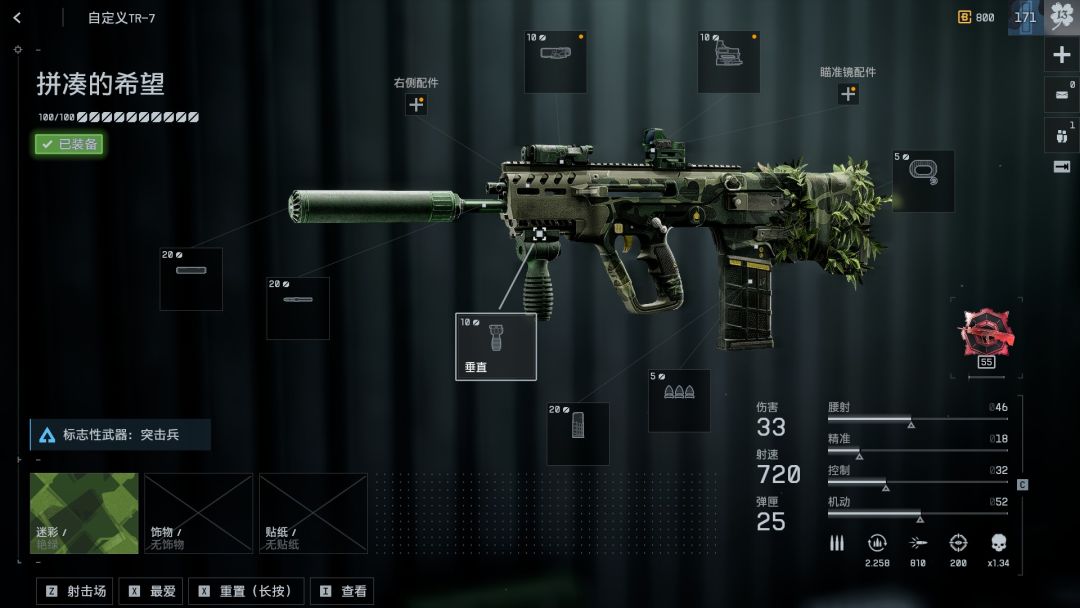Open the 贴纸 sticker slot
1080x608 pixels.
coord(313,513)
